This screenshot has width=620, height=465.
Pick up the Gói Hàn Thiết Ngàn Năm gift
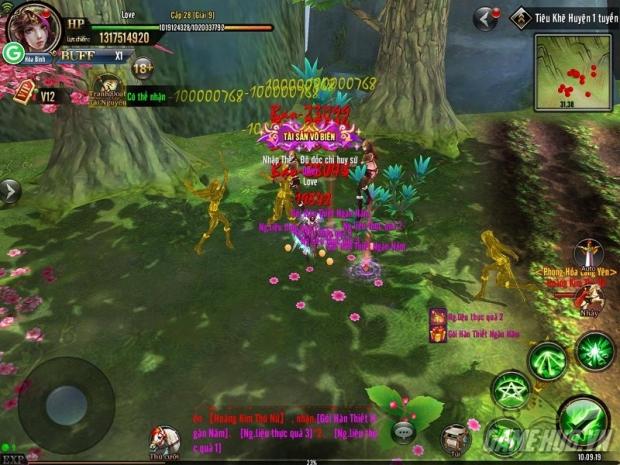pos(438,334)
